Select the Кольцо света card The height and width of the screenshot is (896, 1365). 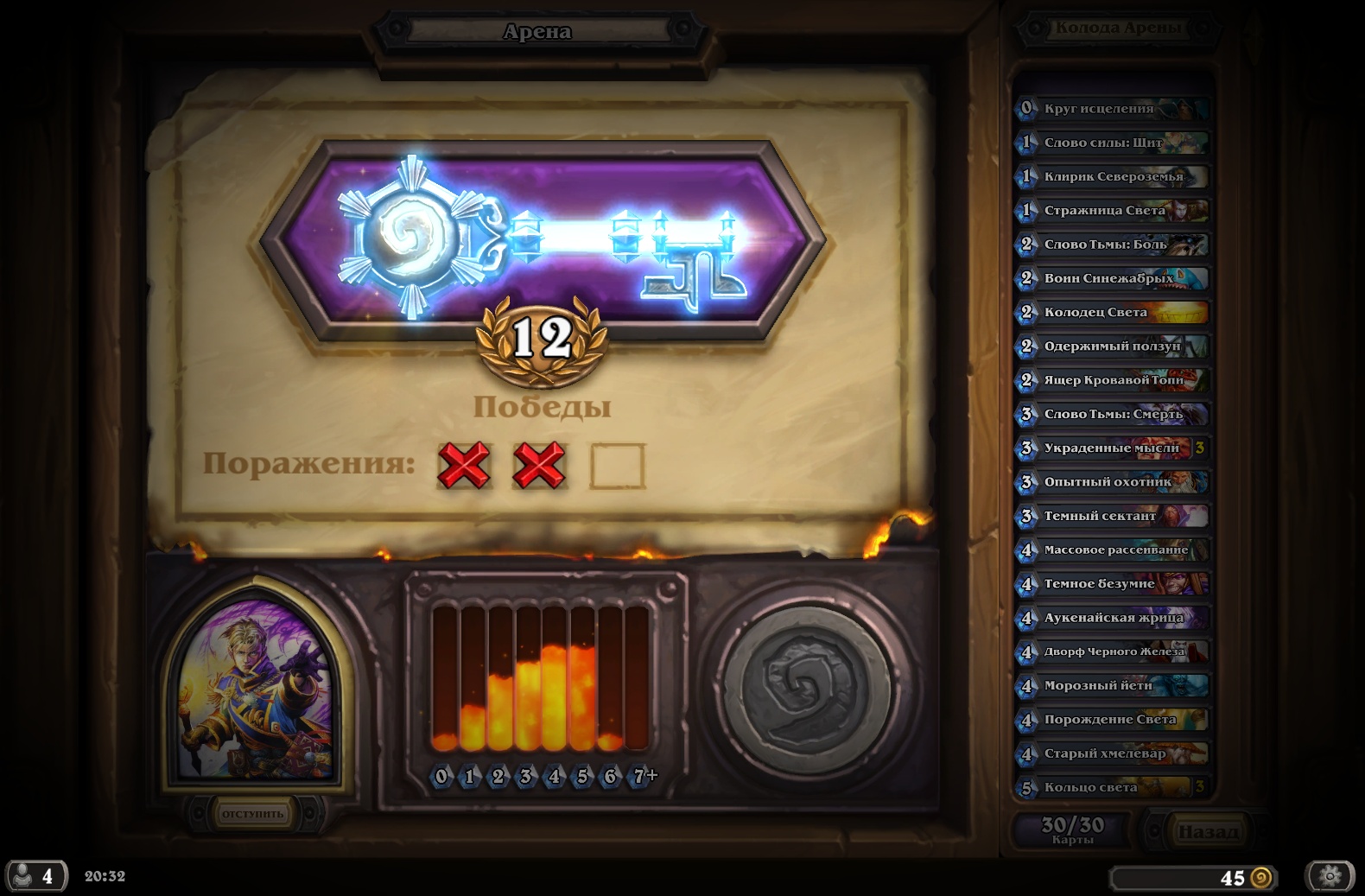(1112, 787)
